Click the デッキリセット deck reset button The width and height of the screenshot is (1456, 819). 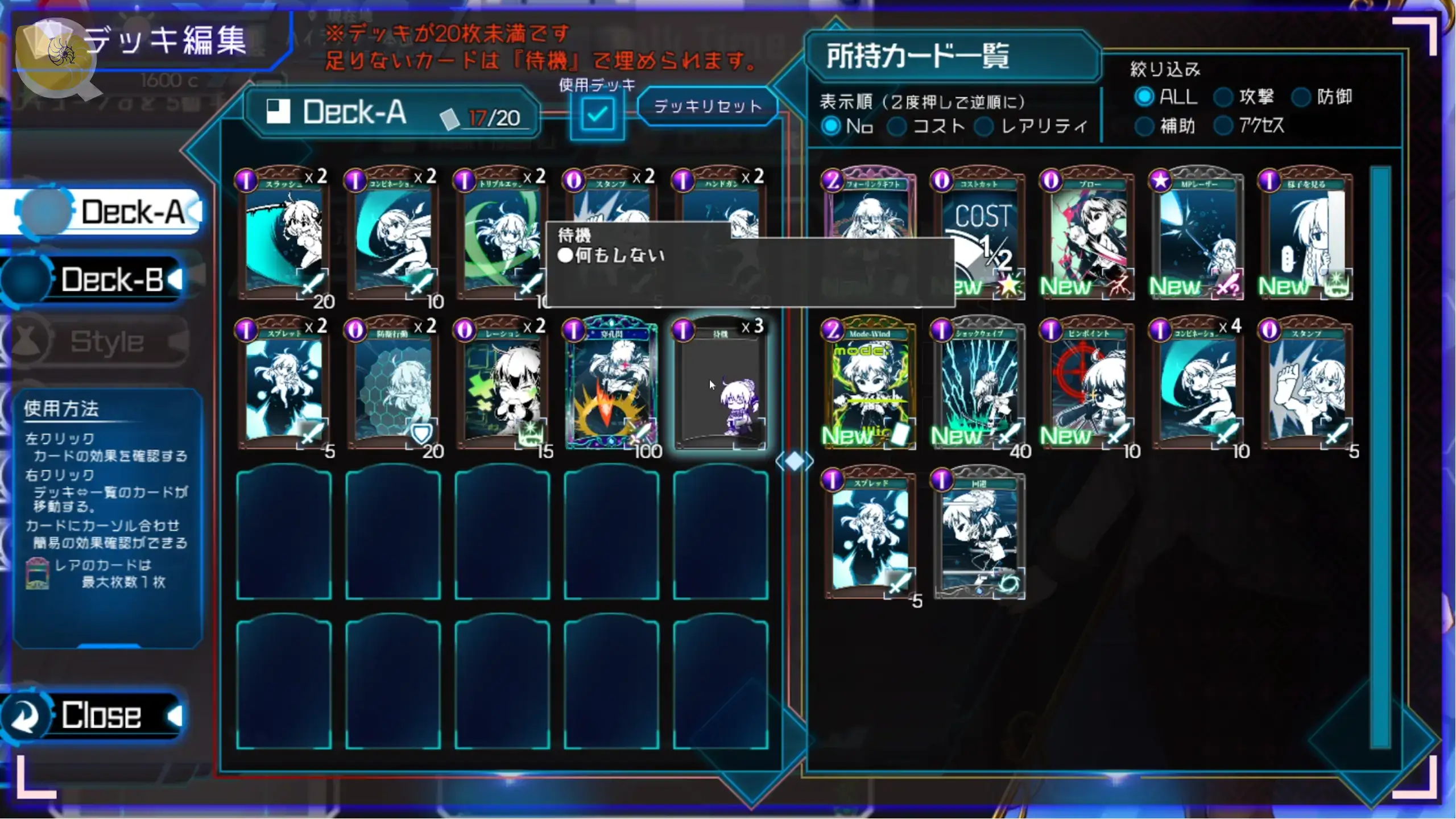708,106
